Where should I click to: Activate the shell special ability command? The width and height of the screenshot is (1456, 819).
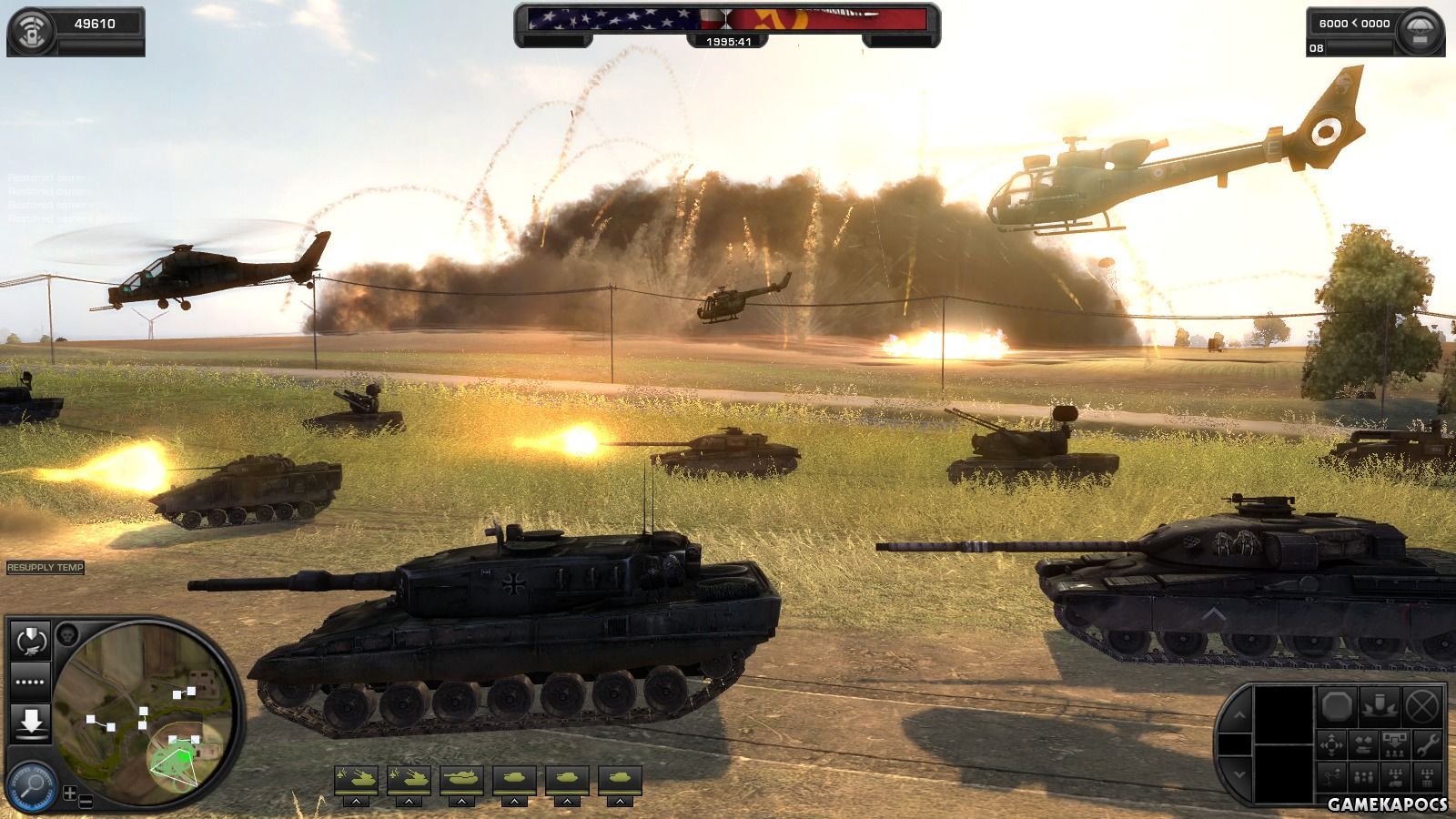pos(1380,705)
